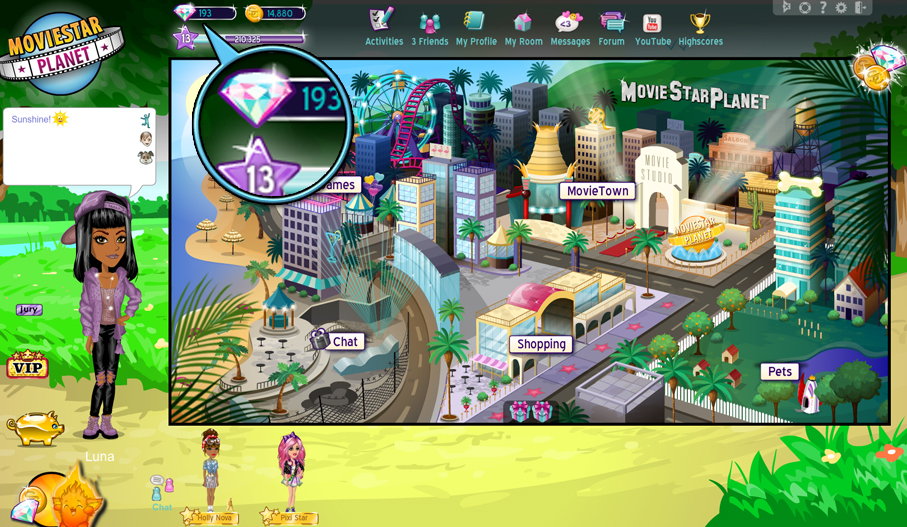Open help via the question mark
This screenshot has width=907, height=527.
coord(823,7)
